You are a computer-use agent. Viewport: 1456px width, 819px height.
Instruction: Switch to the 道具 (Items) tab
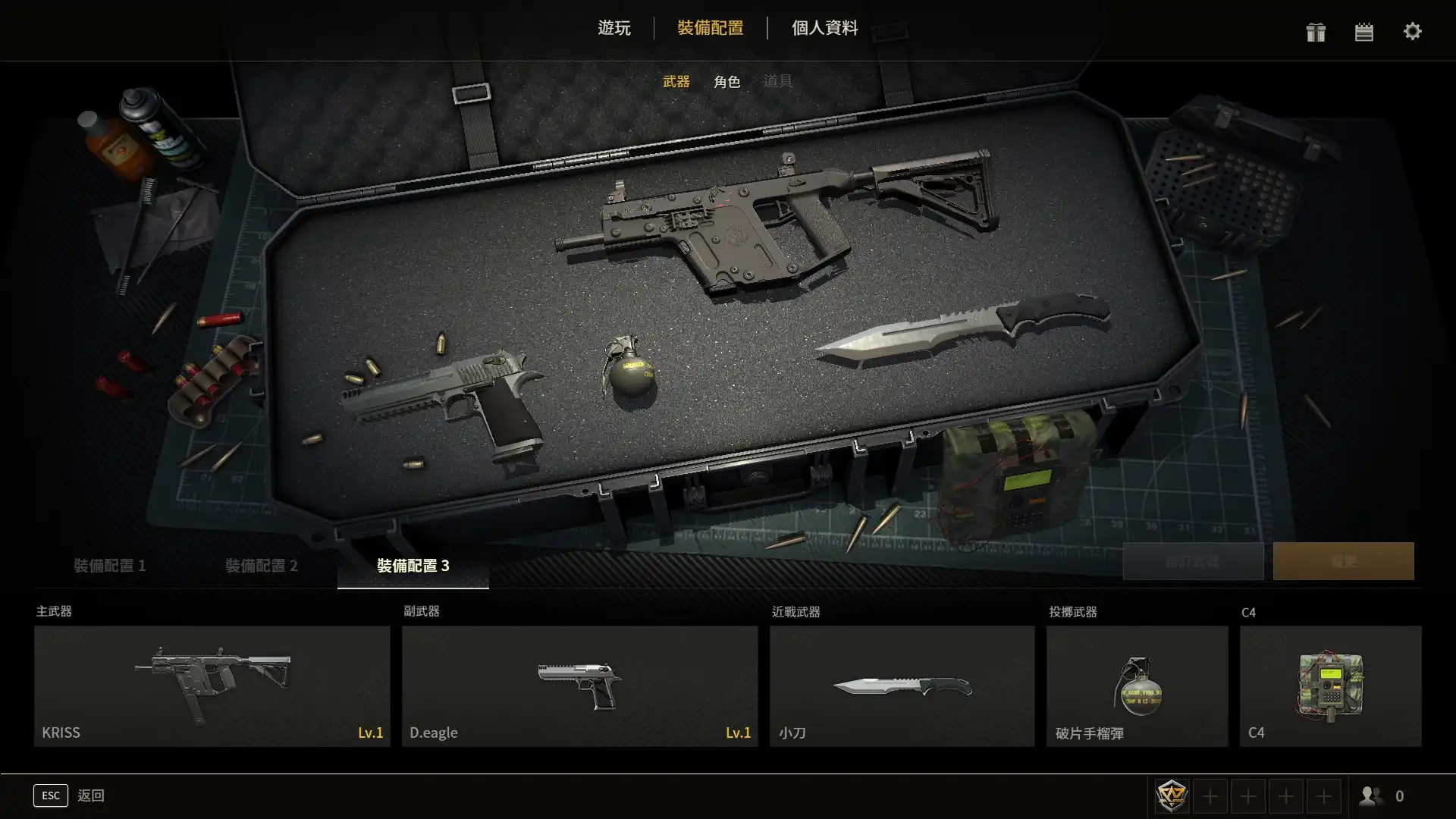tap(777, 81)
